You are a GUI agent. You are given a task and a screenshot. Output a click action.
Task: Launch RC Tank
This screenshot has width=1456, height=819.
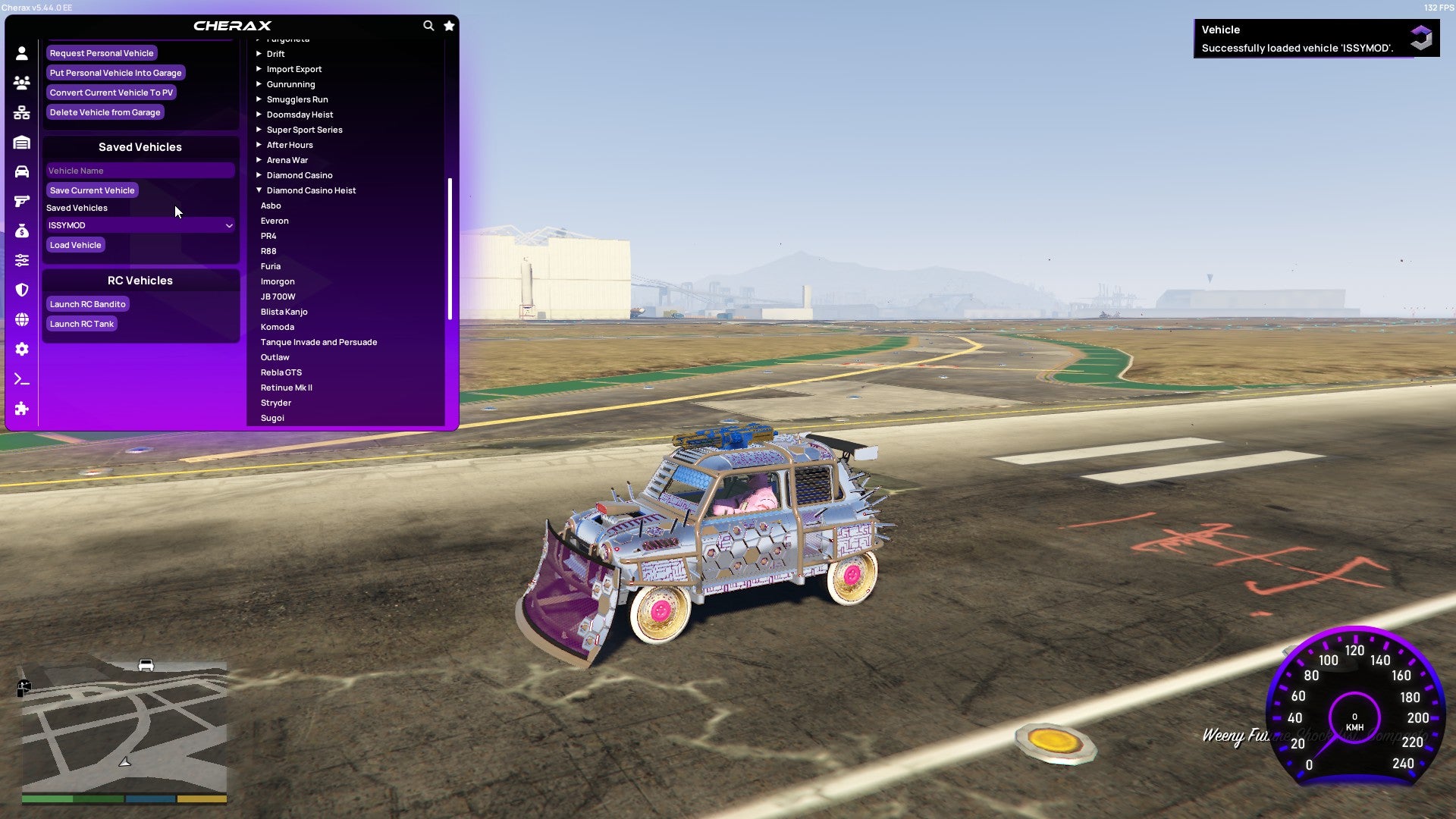coord(81,324)
